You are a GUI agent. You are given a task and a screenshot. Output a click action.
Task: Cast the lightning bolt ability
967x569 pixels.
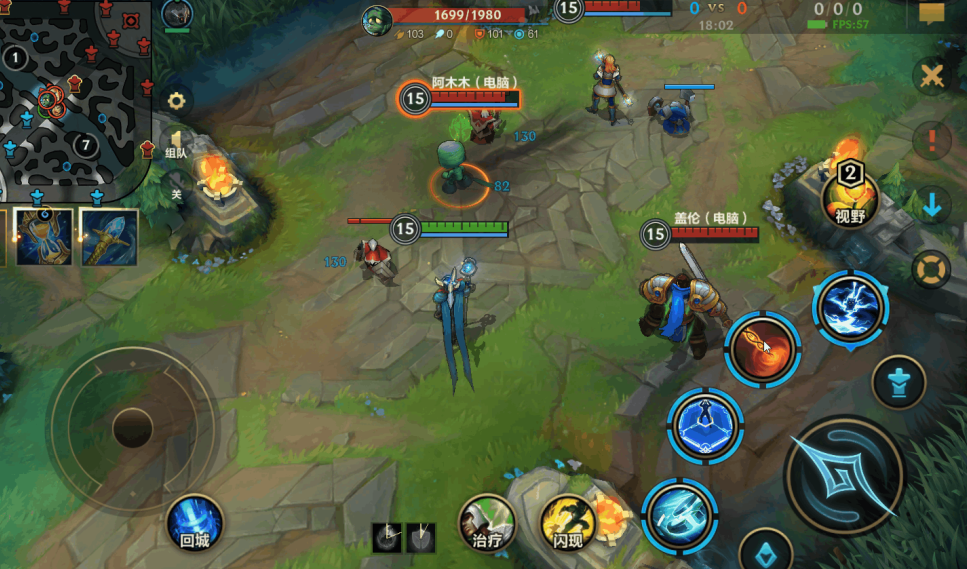[x=849, y=308]
